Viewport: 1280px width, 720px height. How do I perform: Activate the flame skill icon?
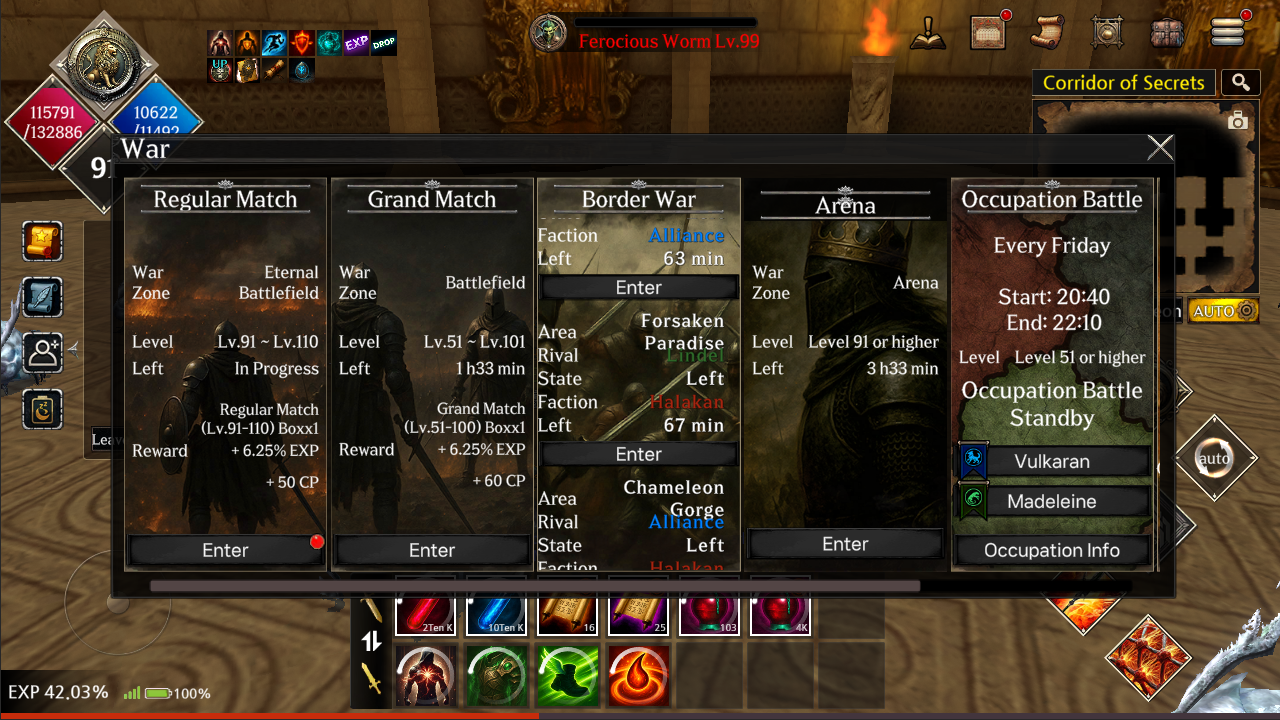tap(638, 675)
